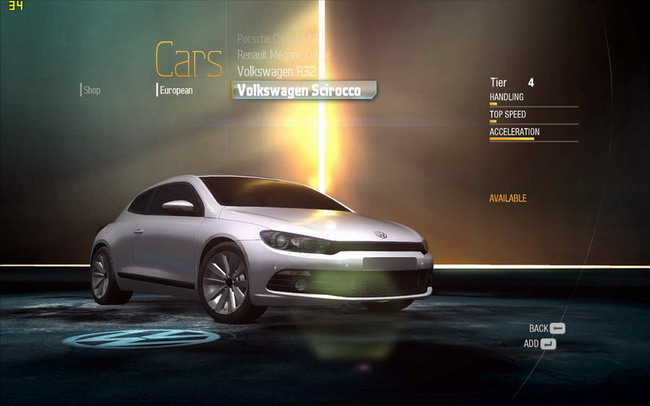Select the Volkswagen Scirocco entry

pos(304,90)
